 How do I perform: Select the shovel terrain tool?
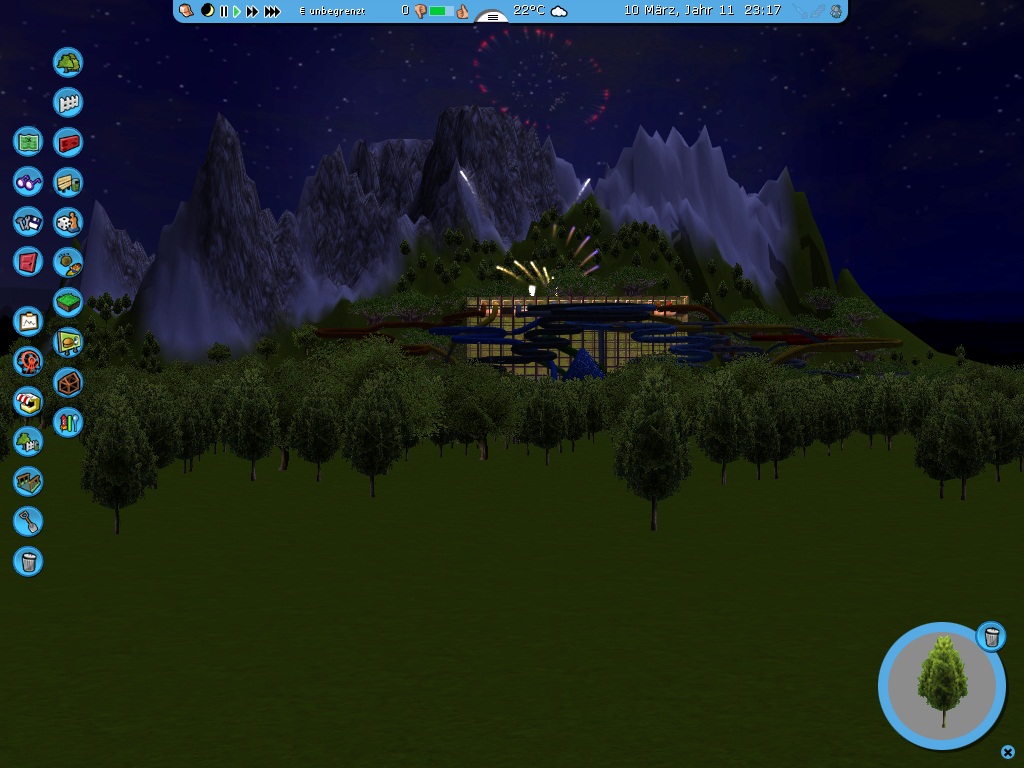tap(28, 521)
